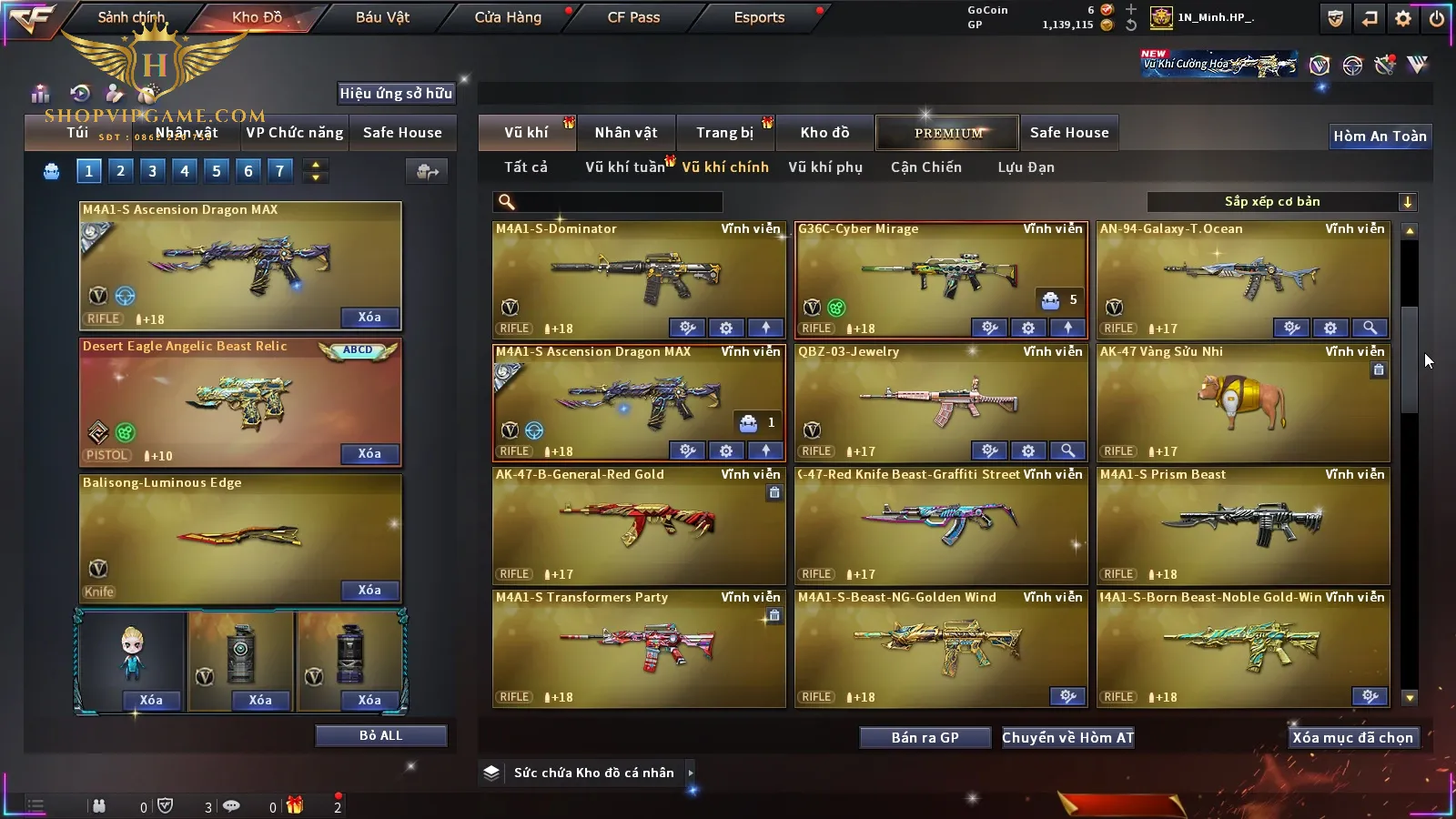The width and height of the screenshot is (1456, 819).
Task: Open the Cửa Hàng shop menu
Action: click(508, 17)
